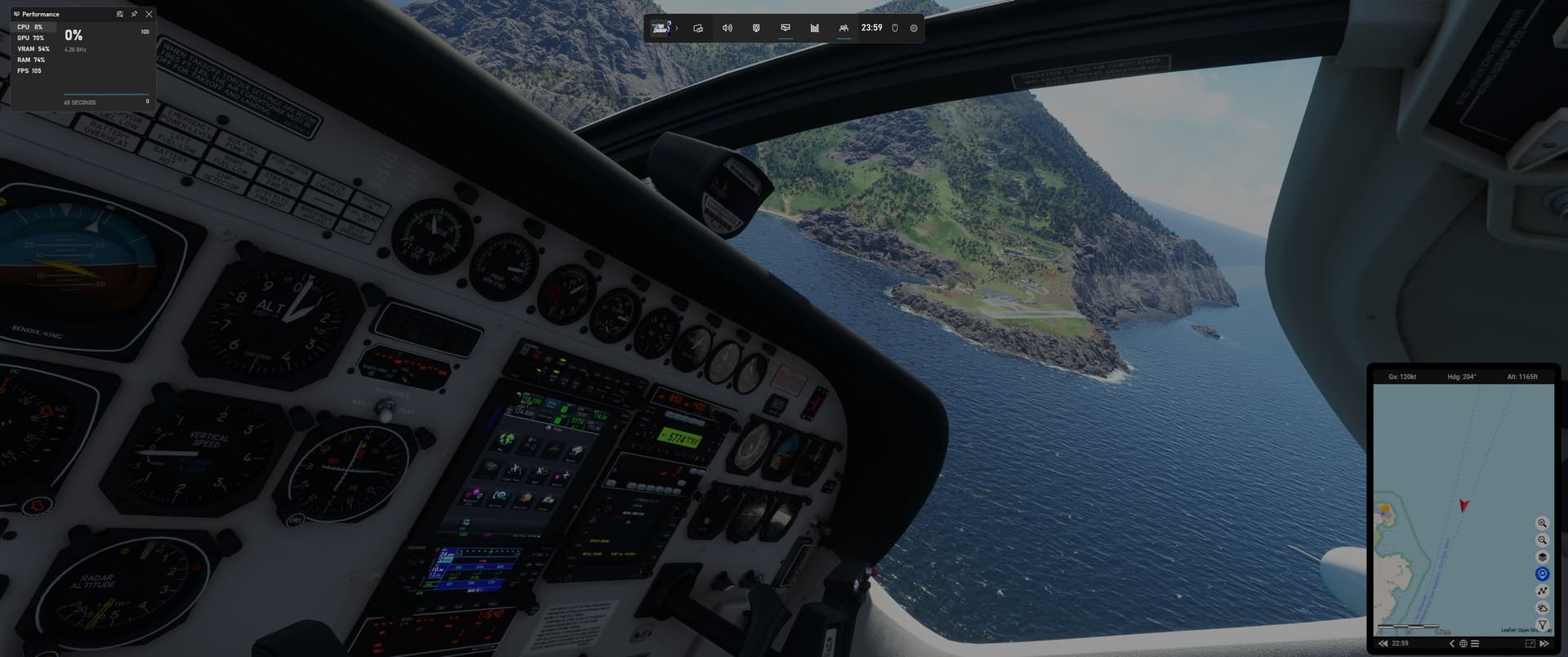This screenshot has width=1568, height=657.
Task: Open the map filter funnel dropdown
Action: click(x=1543, y=624)
